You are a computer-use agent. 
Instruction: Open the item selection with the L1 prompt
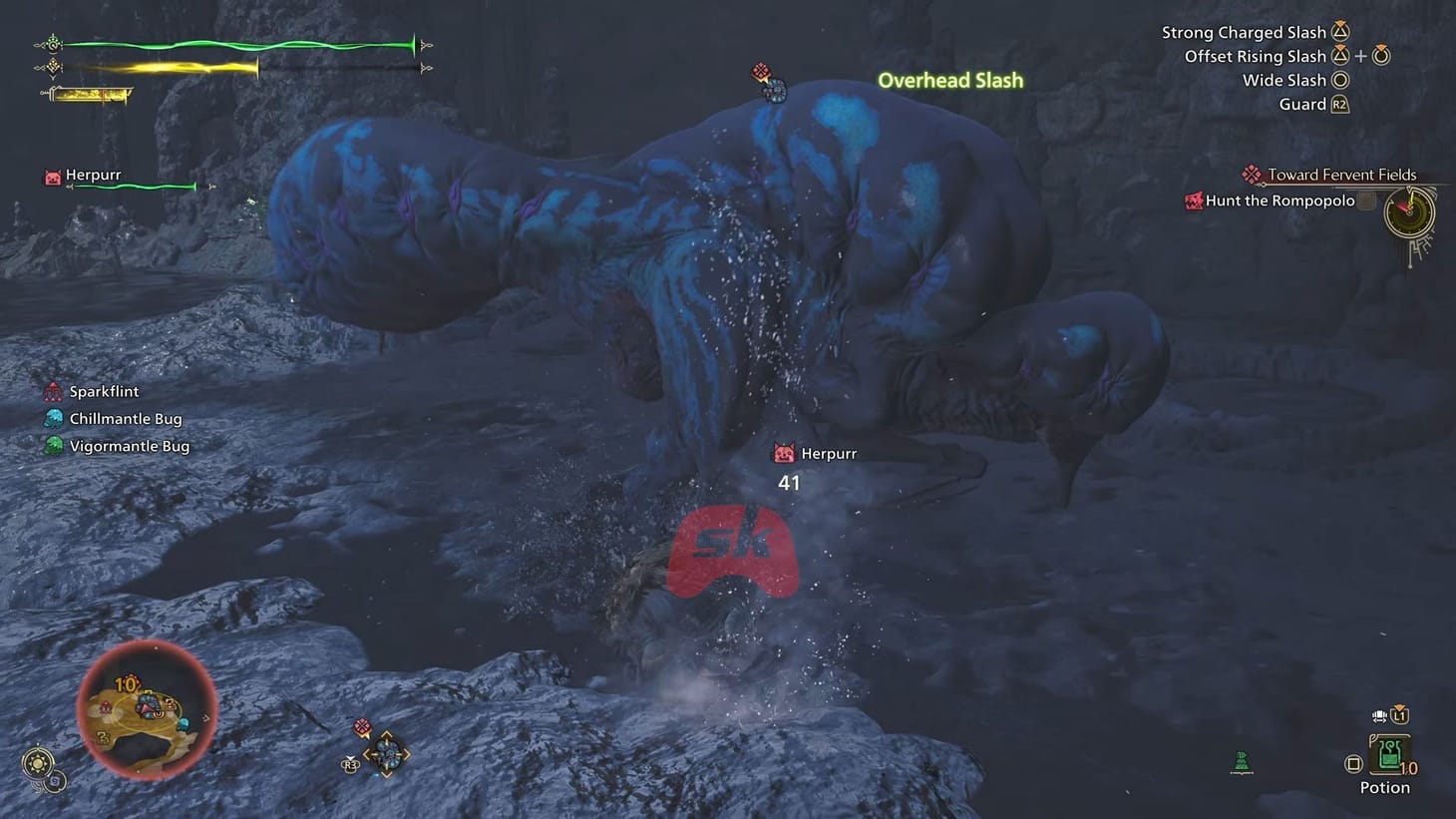(1399, 715)
